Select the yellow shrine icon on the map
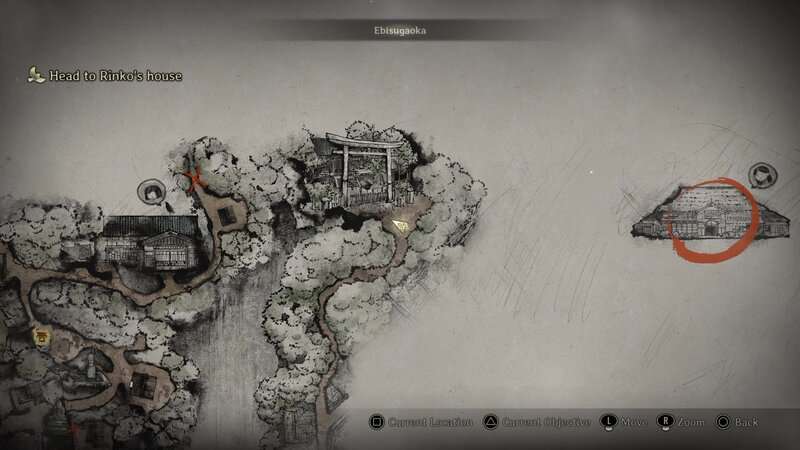The width and height of the screenshot is (800, 450). 43,335
